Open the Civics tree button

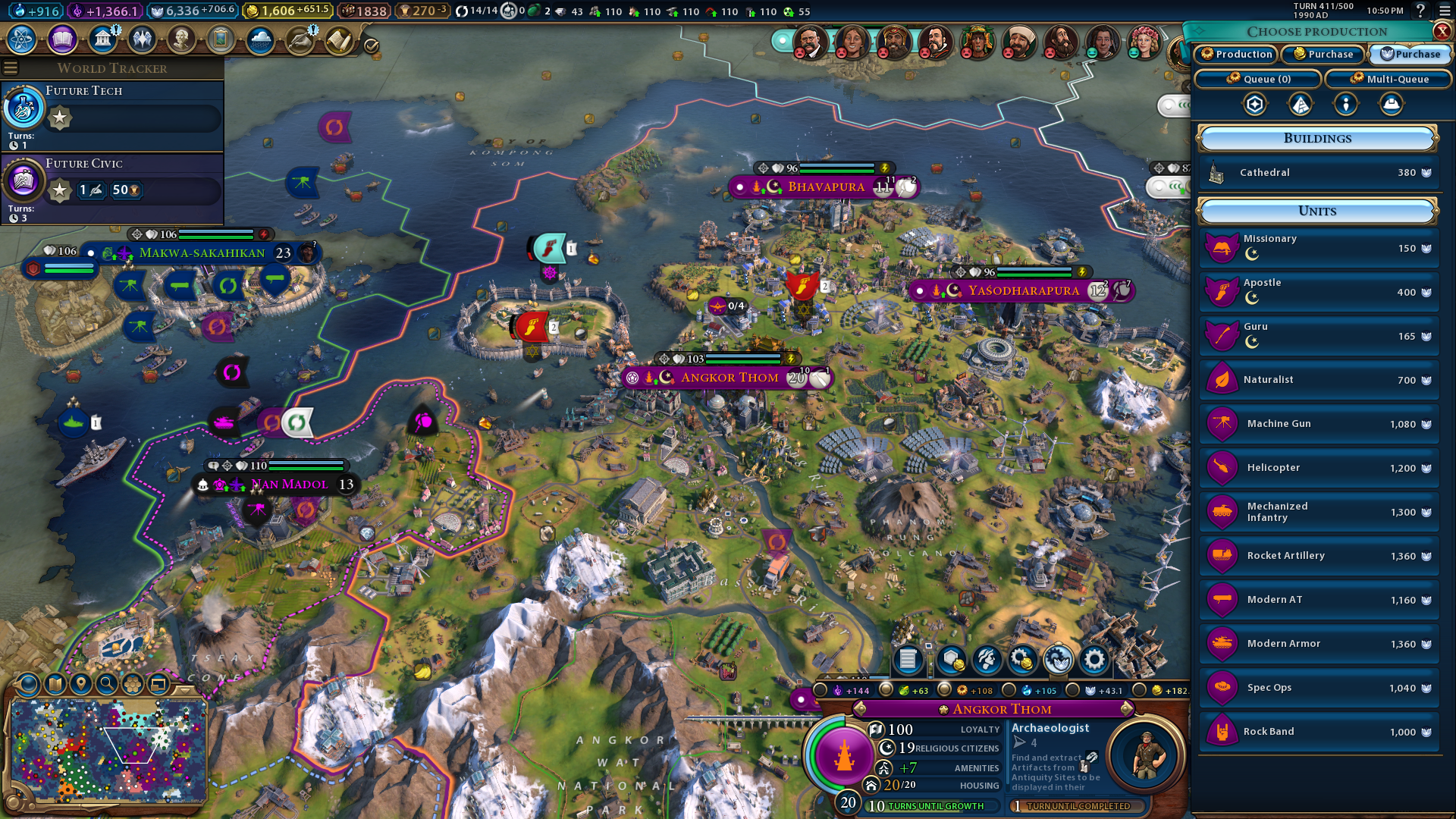tap(62, 39)
